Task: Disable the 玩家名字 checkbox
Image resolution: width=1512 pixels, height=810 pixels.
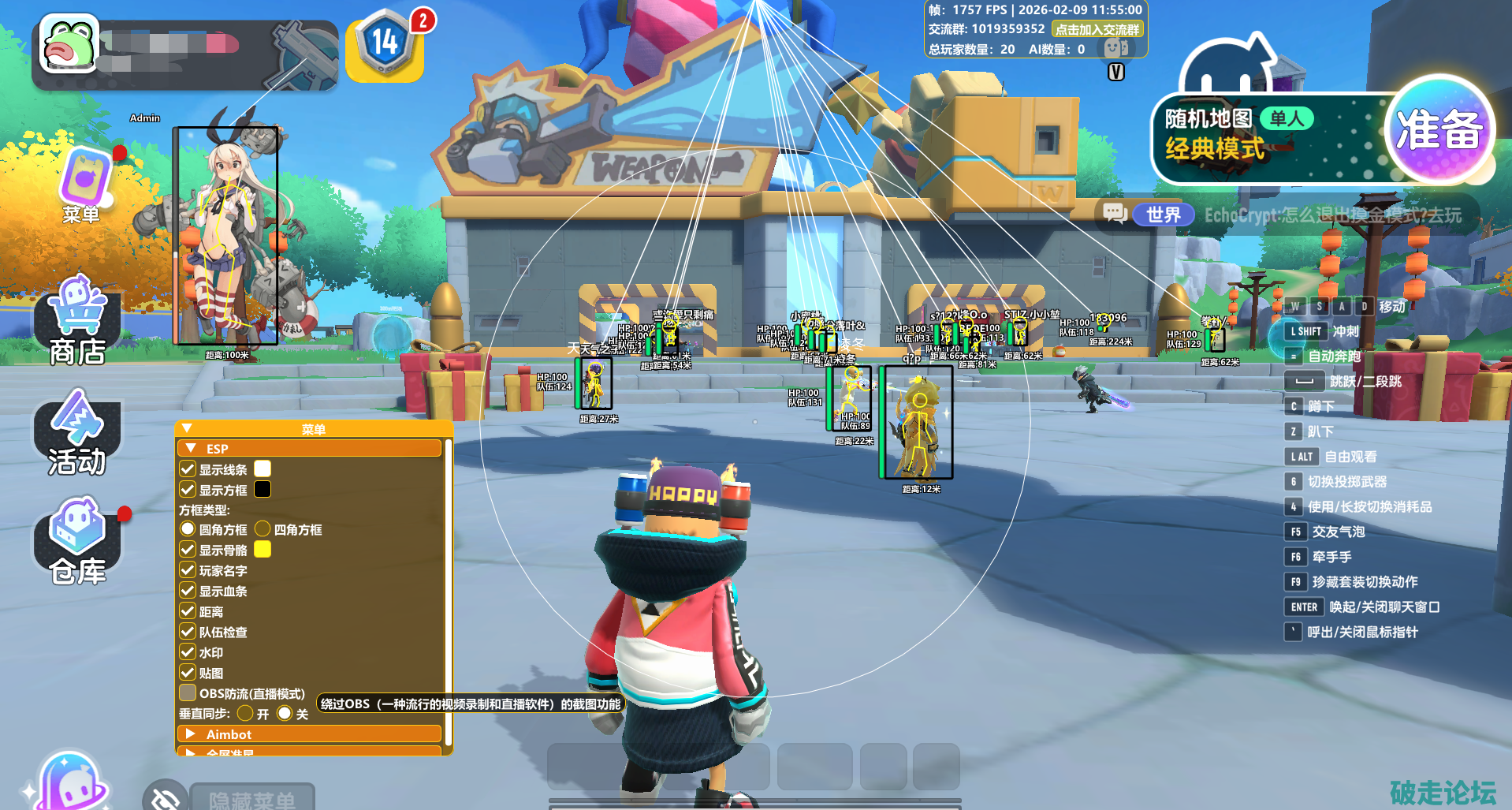Action: pos(188,570)
